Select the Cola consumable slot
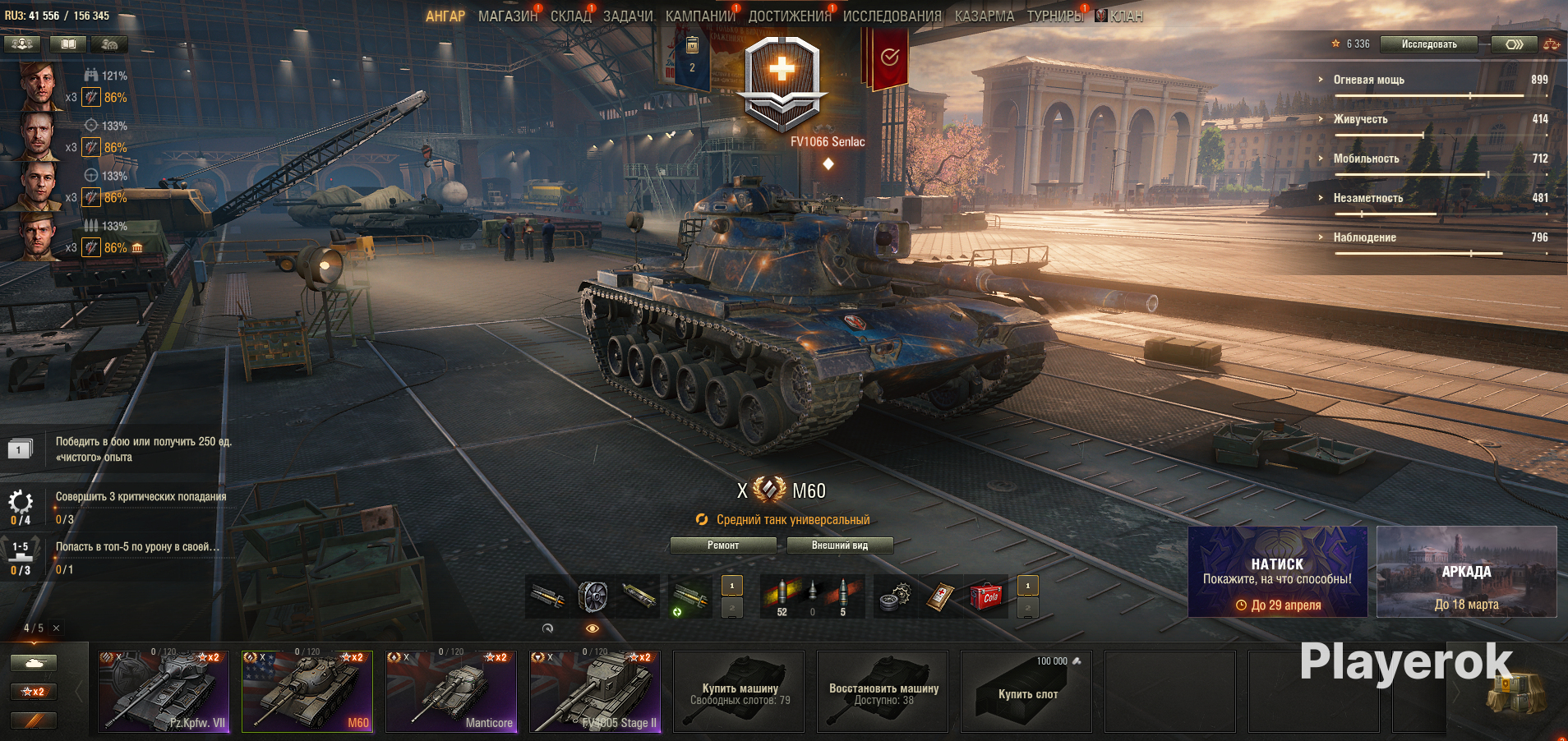The height and width of the screenshot is (741, 1568). click(x=987, y=596)
